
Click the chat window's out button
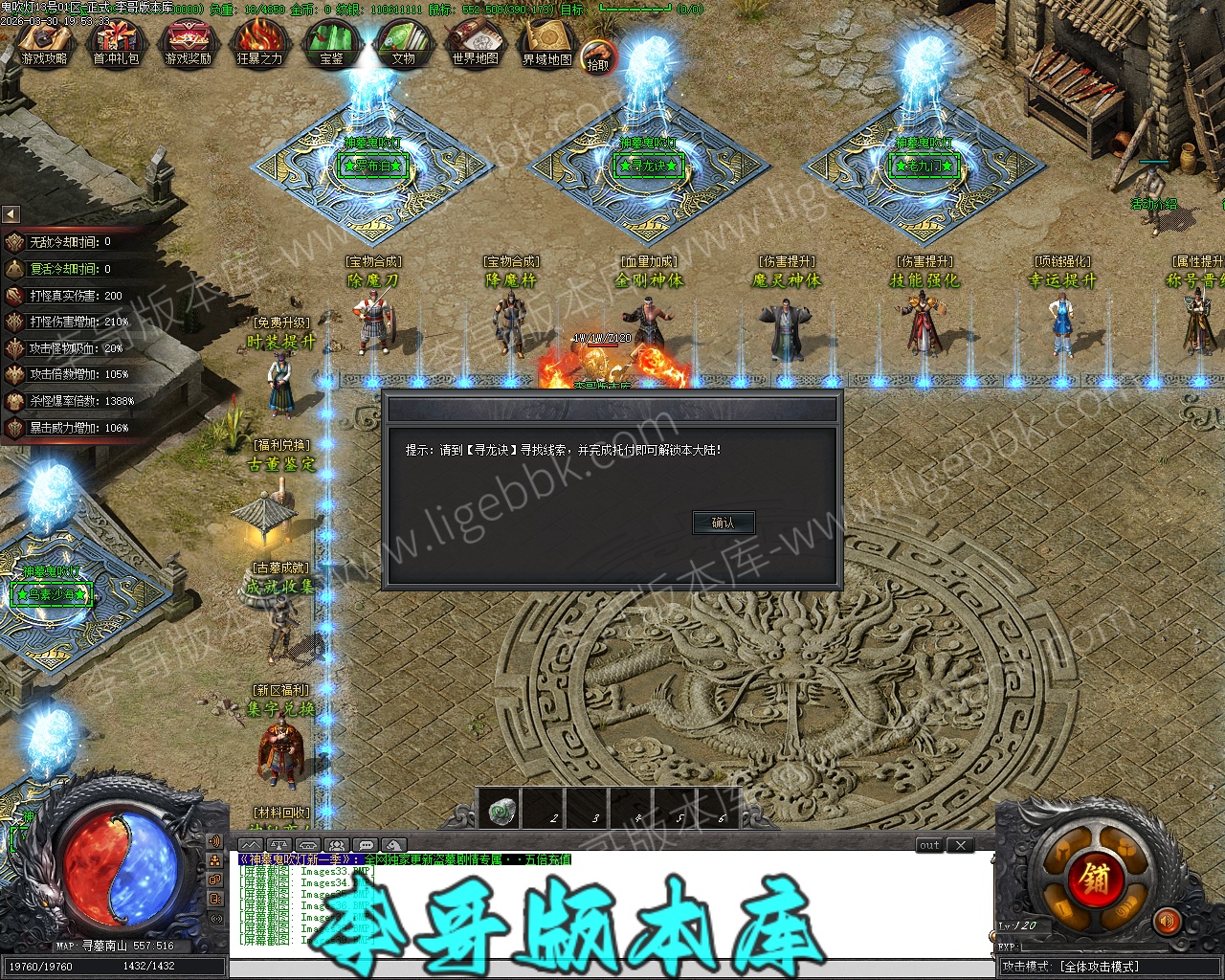(x=929, y=845)
